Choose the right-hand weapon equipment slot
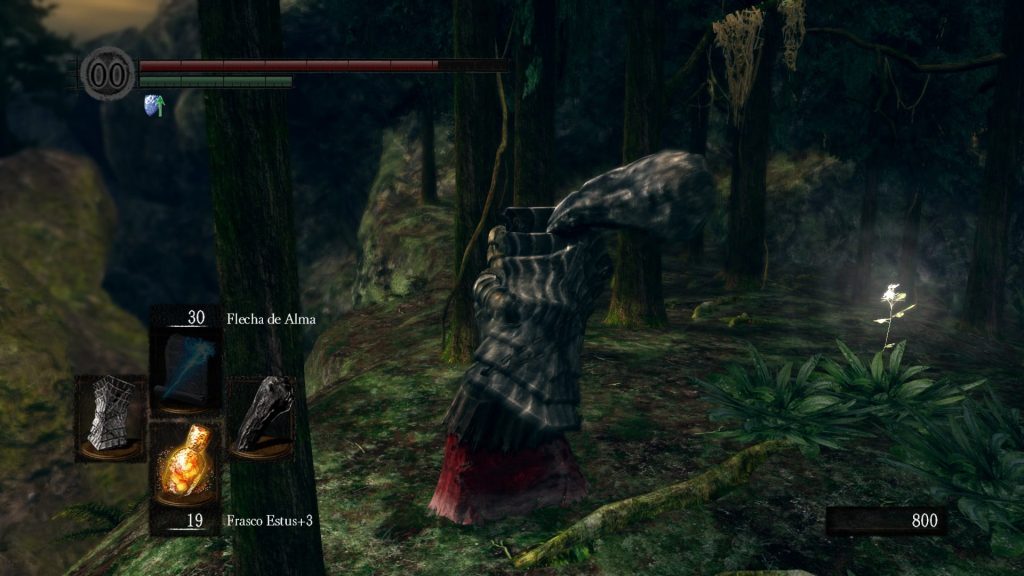The height and width of the screenshot is (576, 1024). 262,416
